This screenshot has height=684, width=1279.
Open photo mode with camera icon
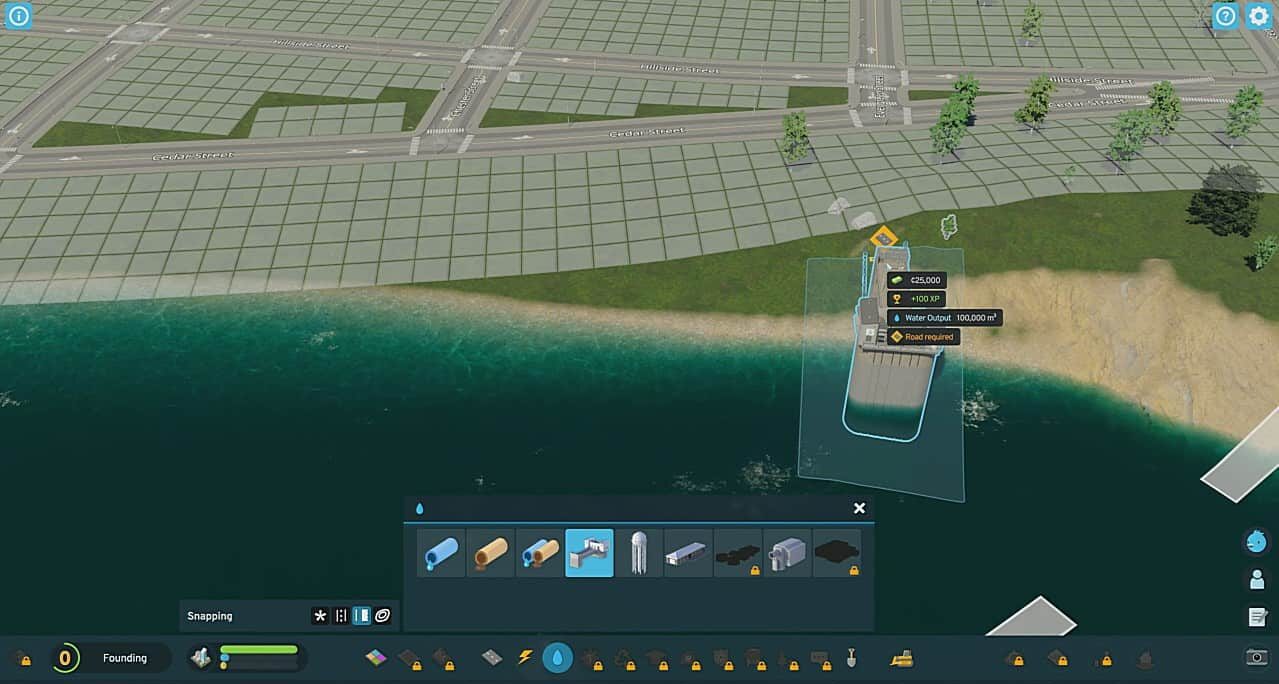1257,657
